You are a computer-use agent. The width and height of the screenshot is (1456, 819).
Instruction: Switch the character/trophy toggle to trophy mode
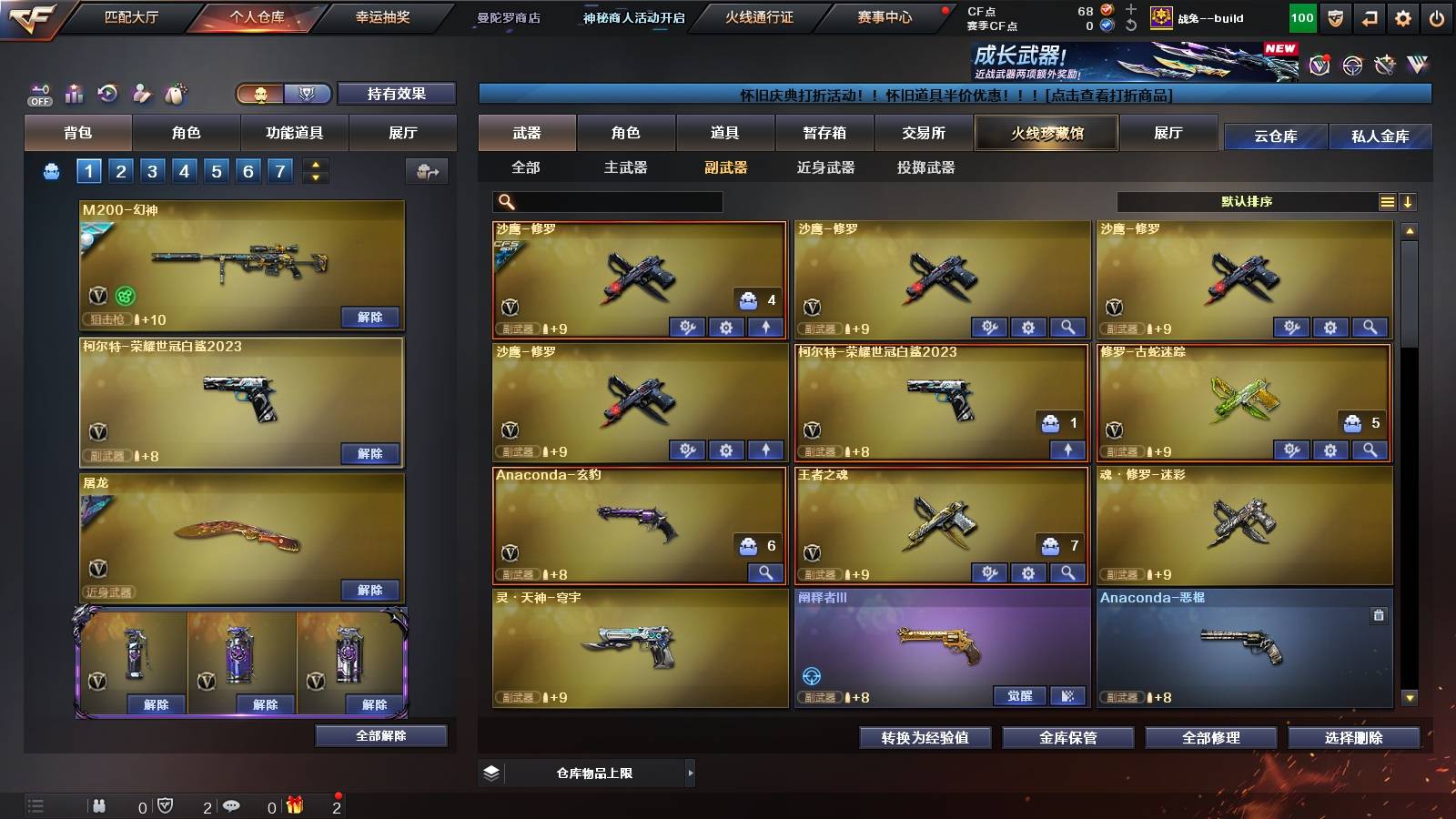(x=308, y=94)
